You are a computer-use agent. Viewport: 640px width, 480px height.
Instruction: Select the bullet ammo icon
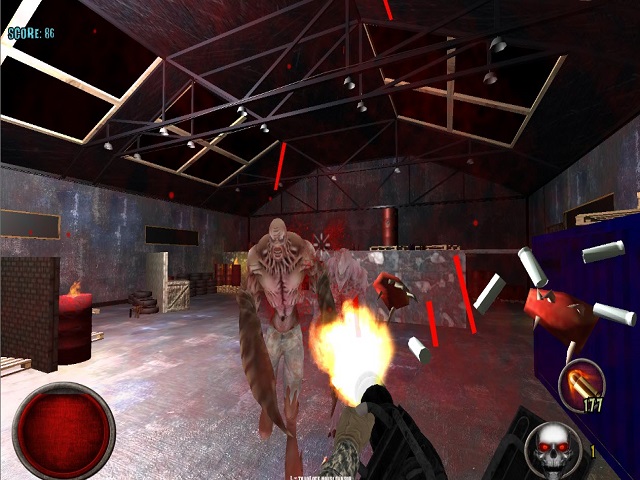[x=580, y=385]
